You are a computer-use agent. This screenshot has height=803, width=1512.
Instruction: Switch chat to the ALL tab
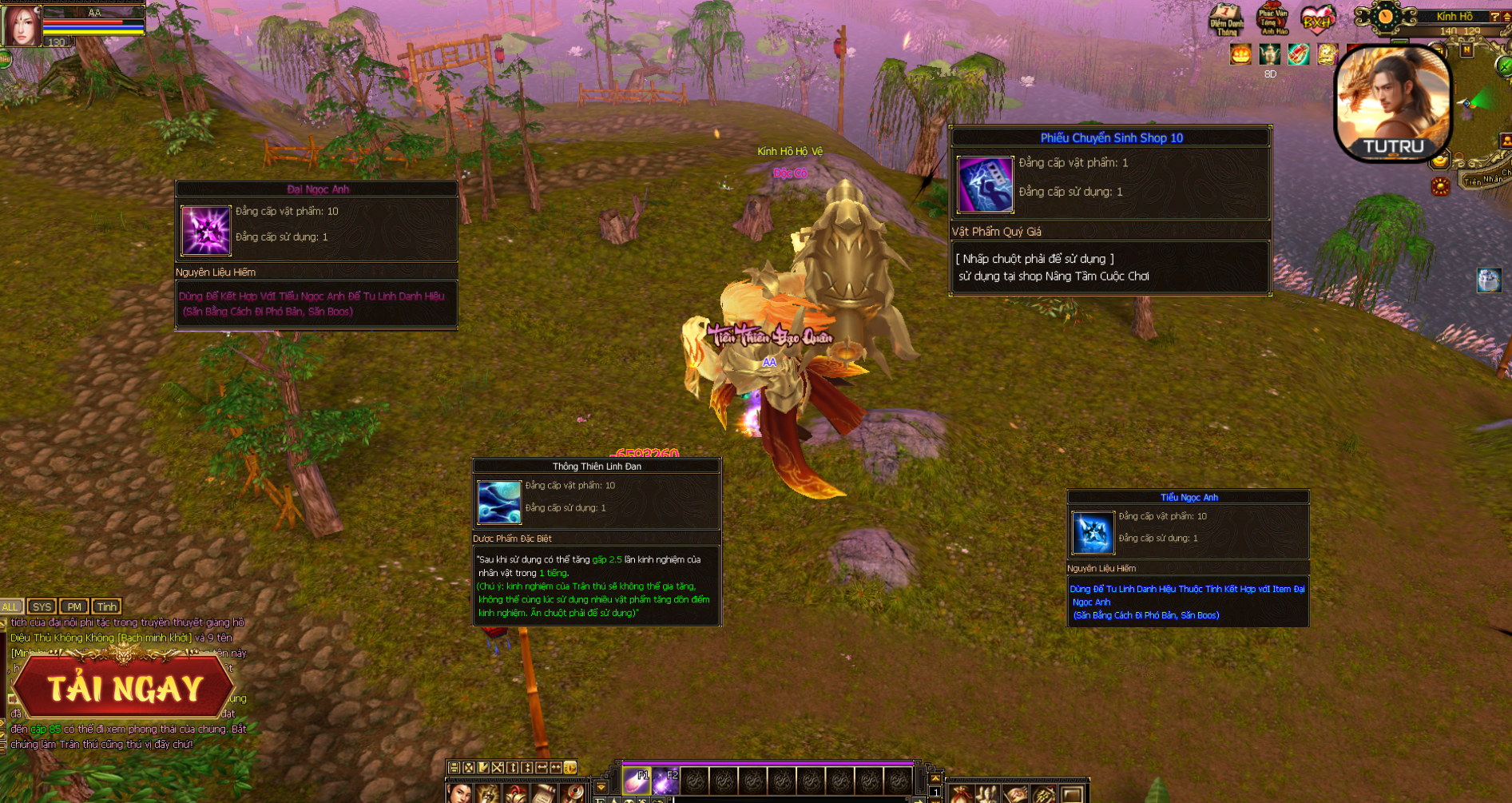10,606
